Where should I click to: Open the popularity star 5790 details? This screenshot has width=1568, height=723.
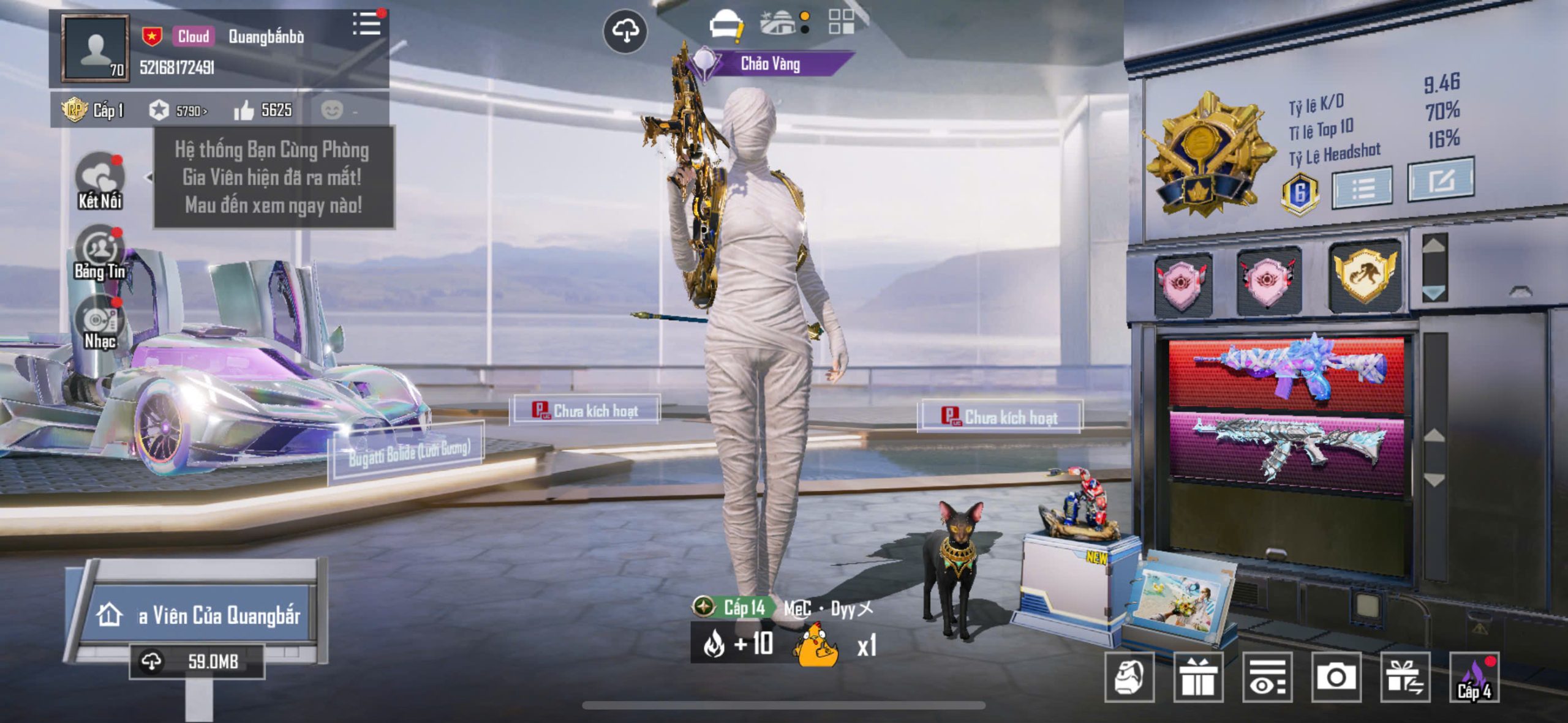178,110
